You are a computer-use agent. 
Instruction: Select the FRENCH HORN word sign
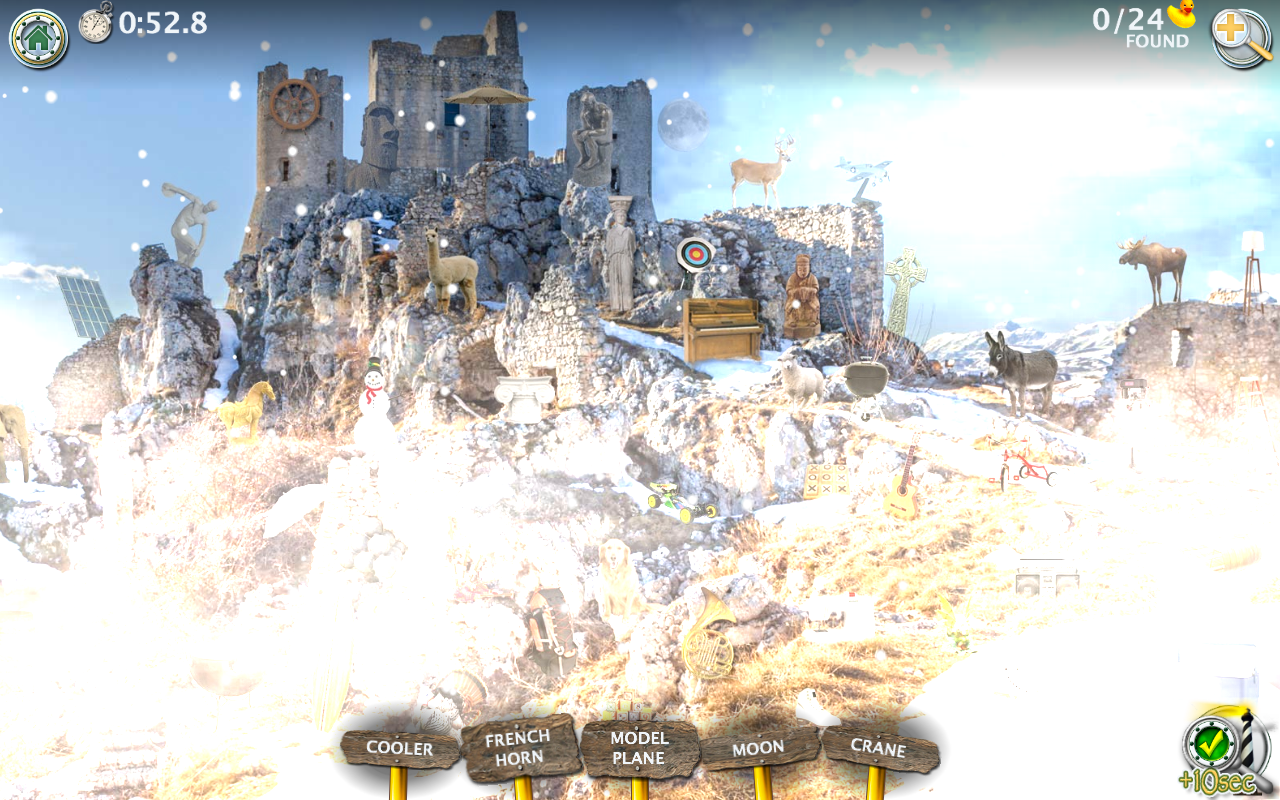[x=519, y=747]
